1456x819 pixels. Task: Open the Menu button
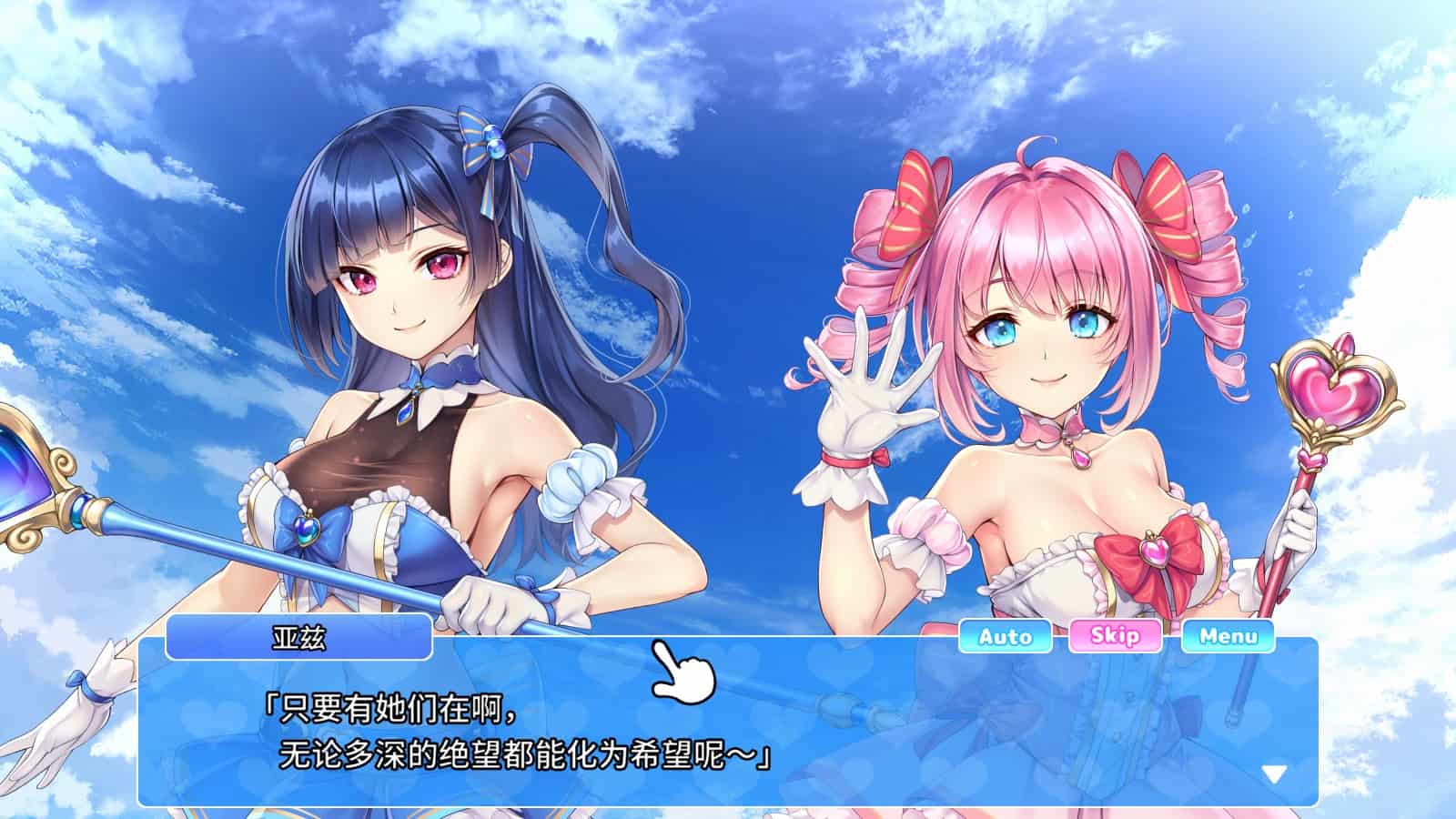click(1228, 636)
